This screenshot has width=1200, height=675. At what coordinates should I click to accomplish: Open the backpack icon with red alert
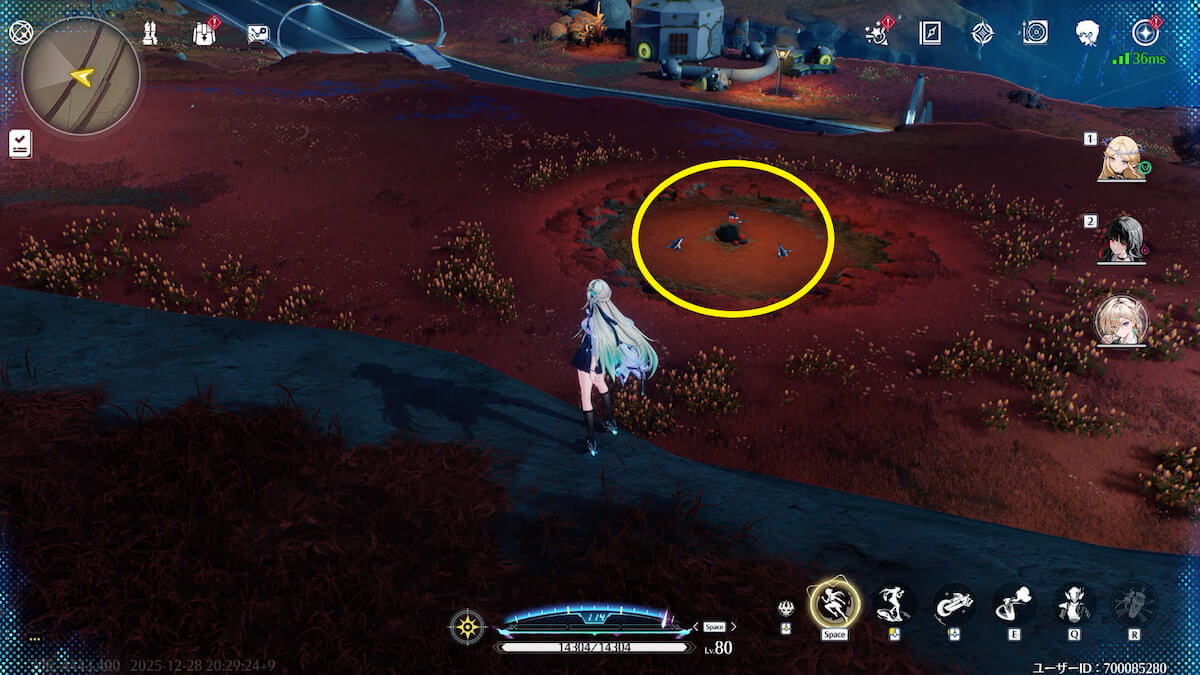[205, 33]
